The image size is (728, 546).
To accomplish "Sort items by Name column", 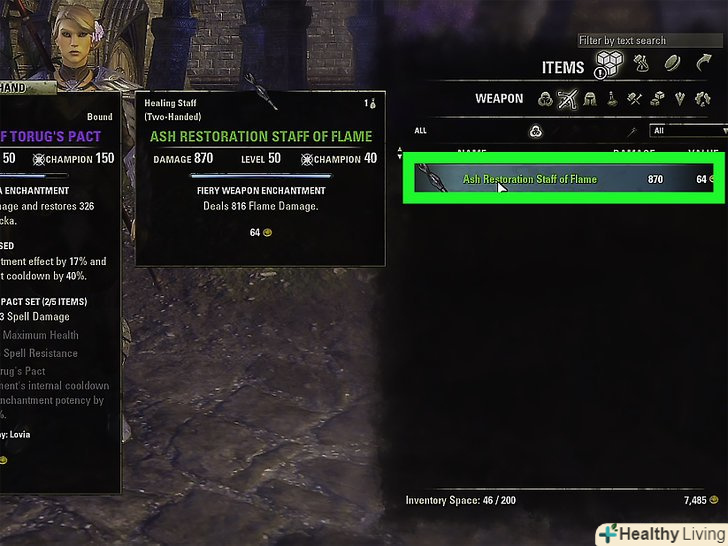I will 472,152.
